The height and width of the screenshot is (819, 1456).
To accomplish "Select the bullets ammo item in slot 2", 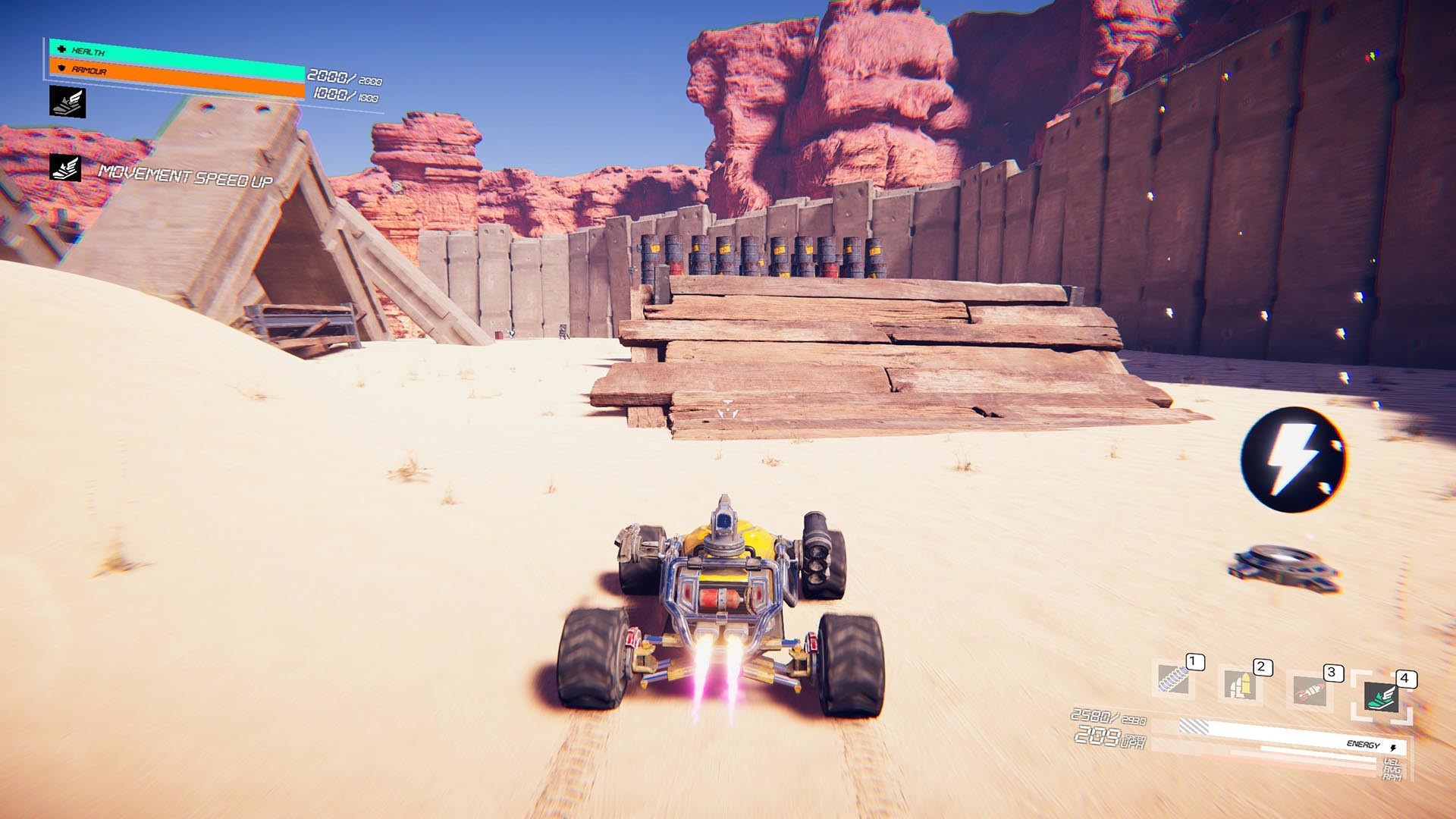I will (1241, 683).
